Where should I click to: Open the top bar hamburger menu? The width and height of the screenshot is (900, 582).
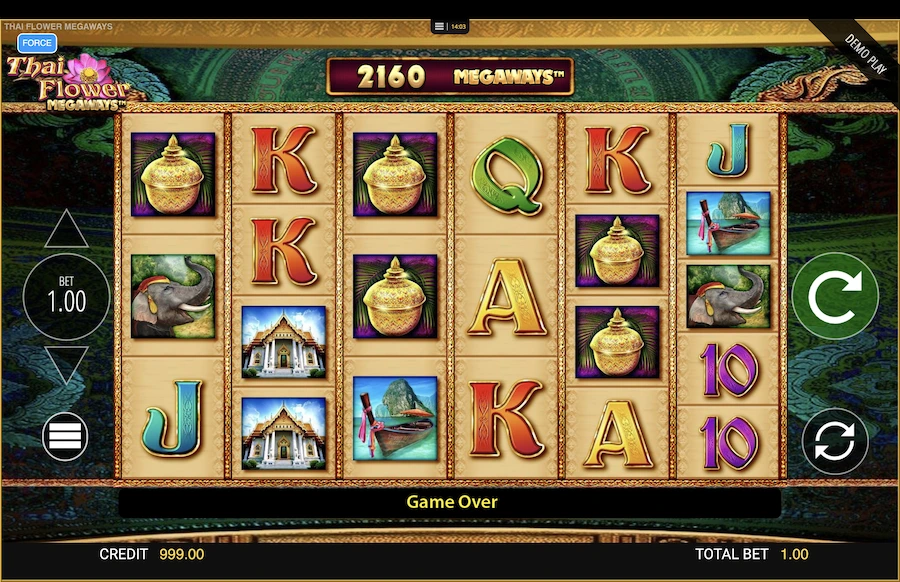coord(438,27)
